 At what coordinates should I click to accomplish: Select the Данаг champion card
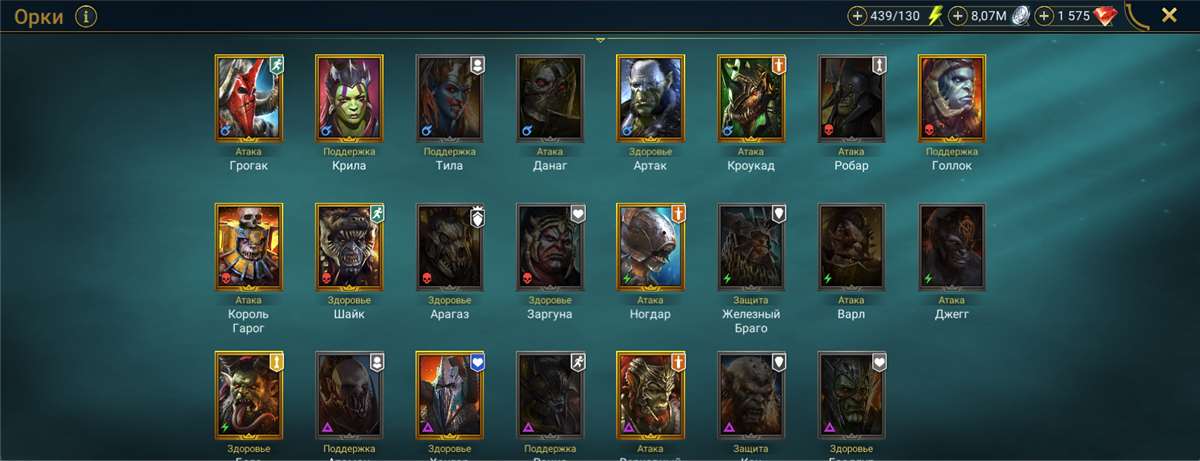pyautogui.click(x=550, y=97)
